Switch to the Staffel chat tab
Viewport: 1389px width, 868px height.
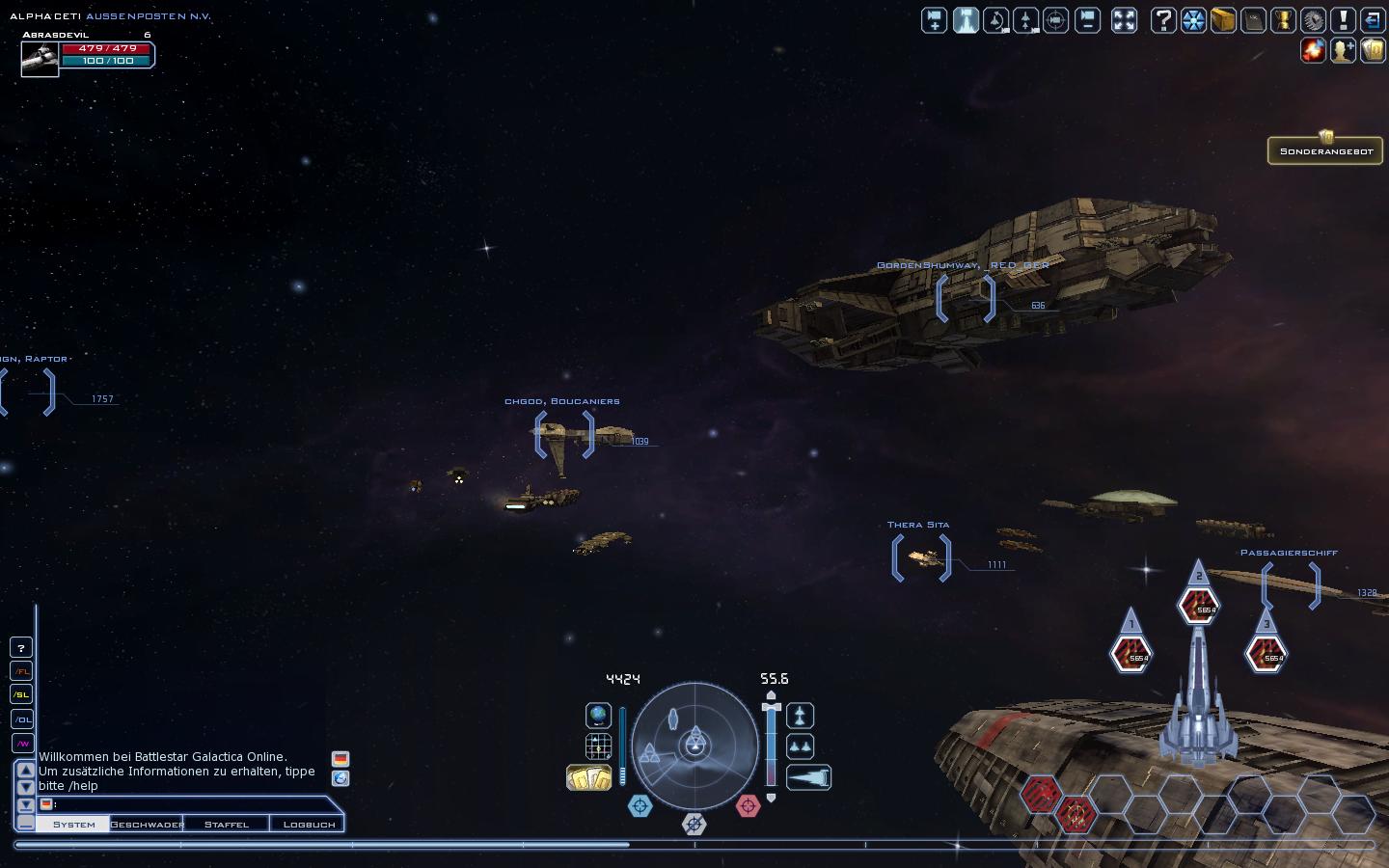coord(226,825)
